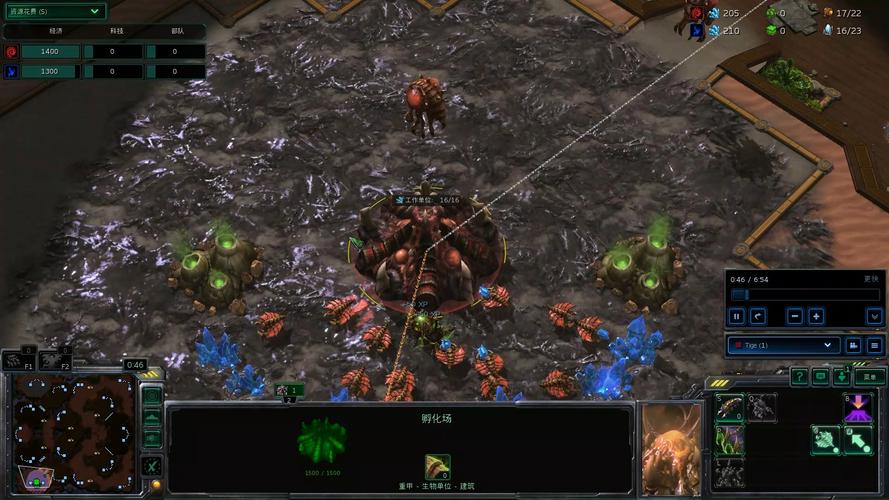The width and height of the screenshot is (889, 500).
Task: Collapse the replay control panel
Action: 874,316
